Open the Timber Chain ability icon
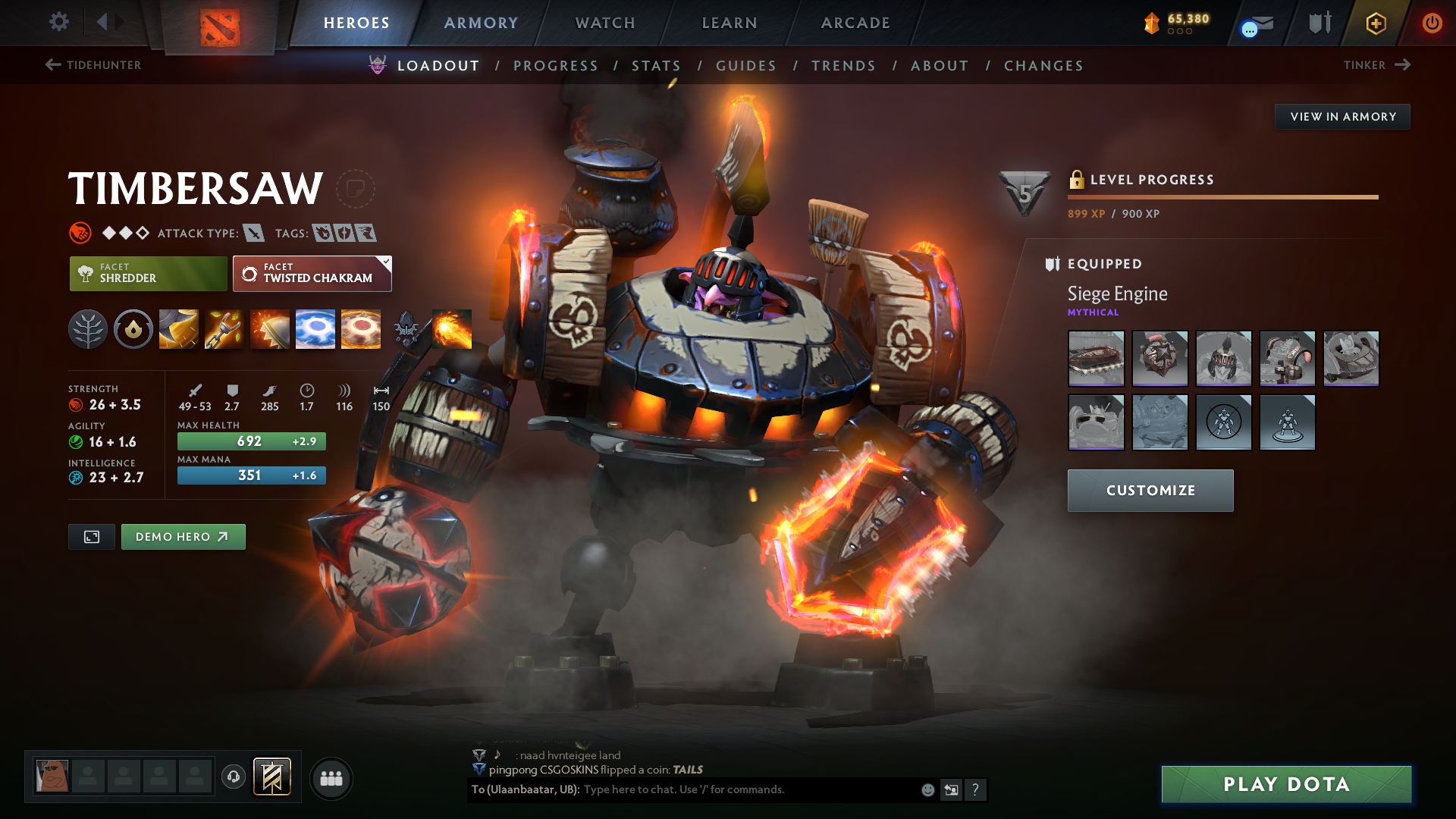This screenshot has width=1456, height=819. coord(224,328)
